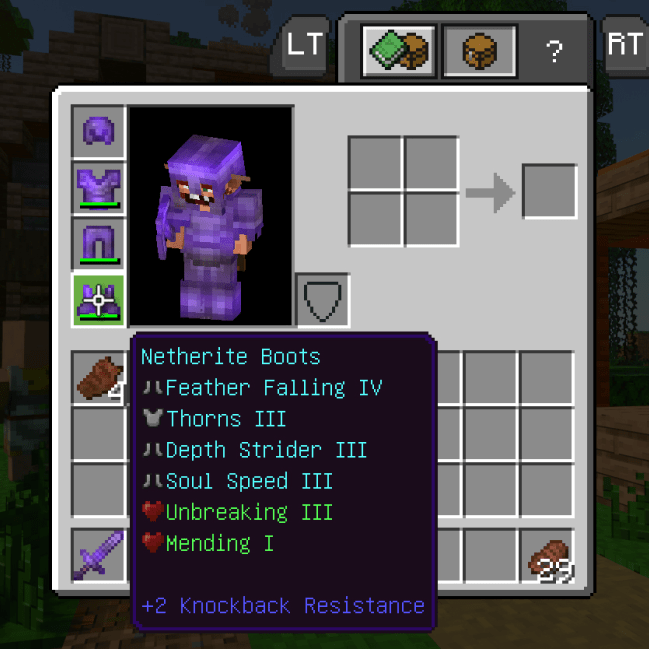Click the highlighted Netherite Boots slot
The height and width of the screenshot is (649, 649).
click(x=98, y=299)
